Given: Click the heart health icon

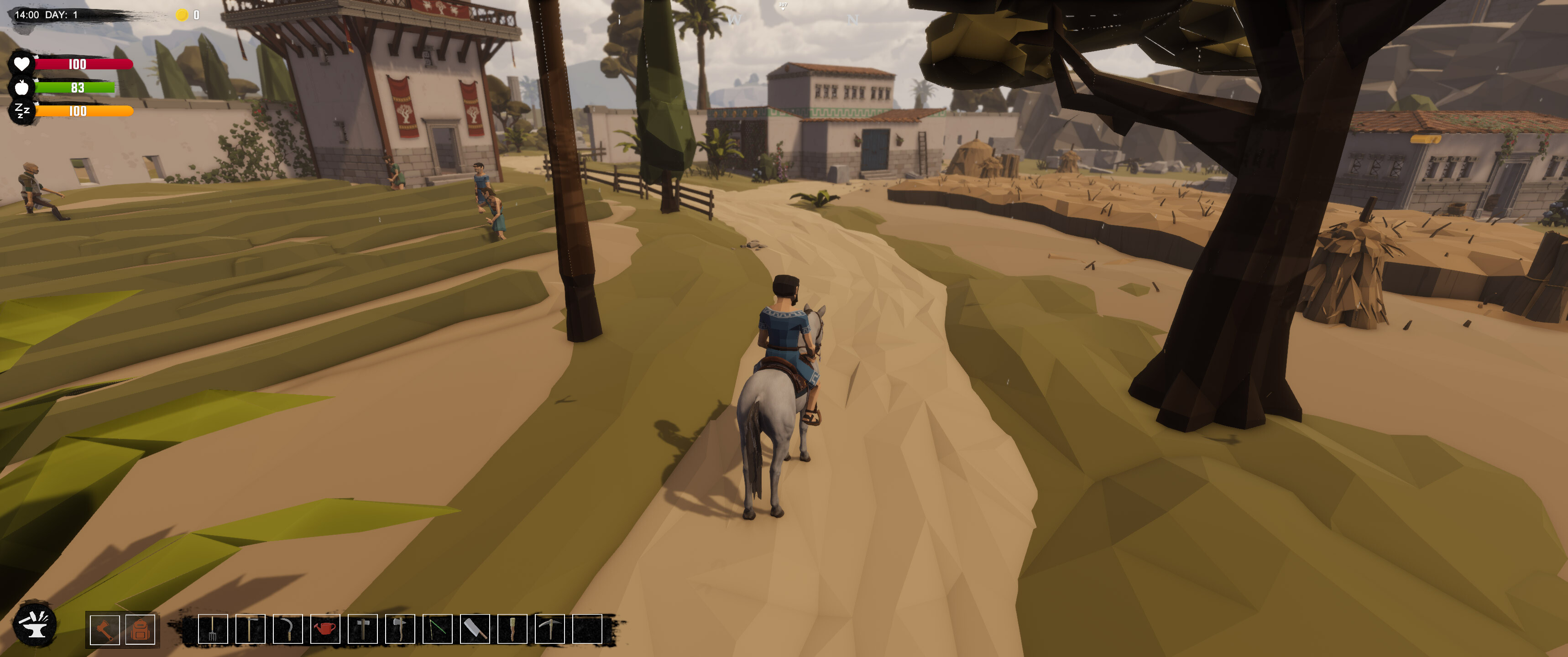Looking at the screenshot, I should pos(22,63).
